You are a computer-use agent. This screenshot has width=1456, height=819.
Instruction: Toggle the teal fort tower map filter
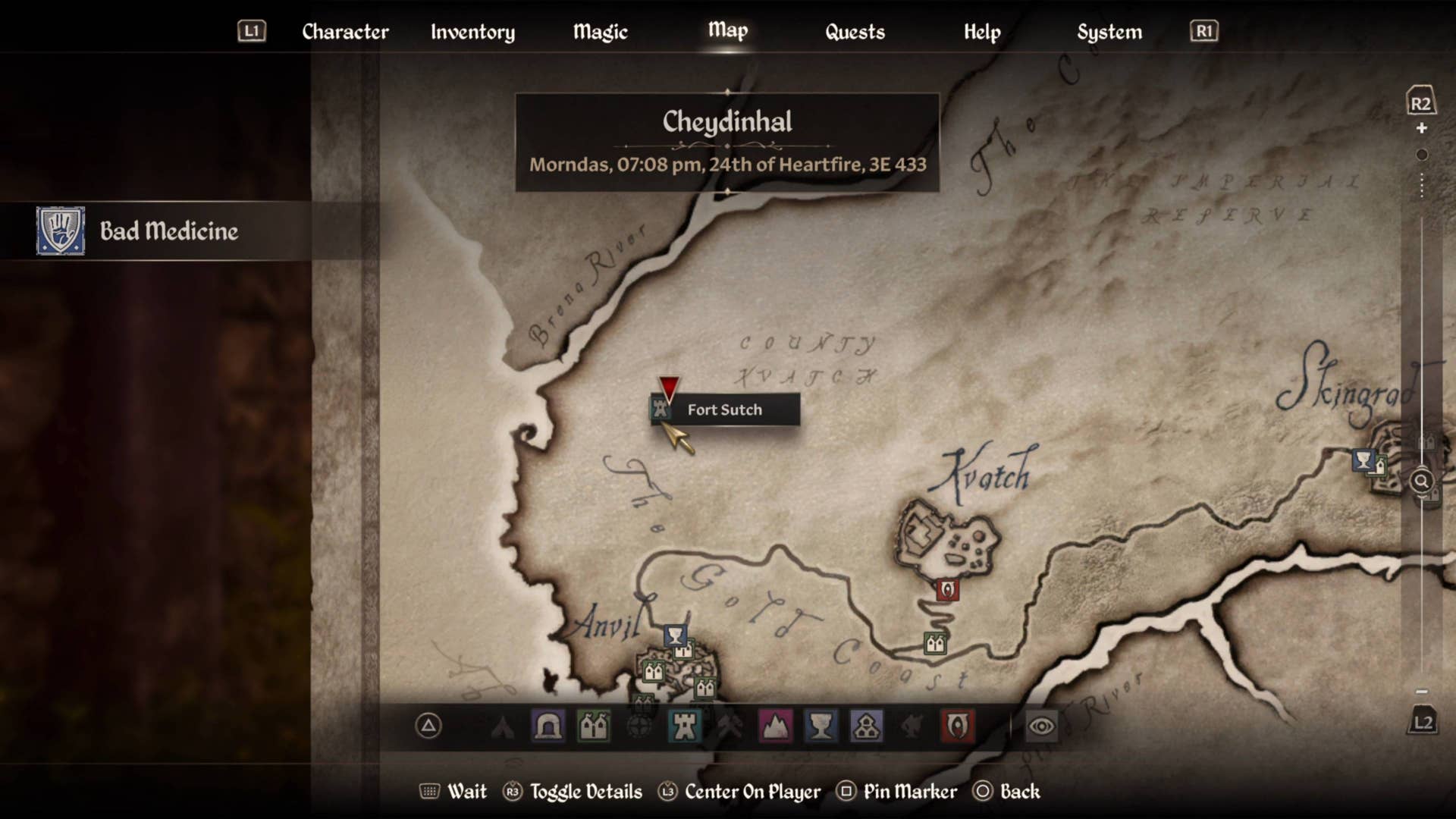[684, 726]
